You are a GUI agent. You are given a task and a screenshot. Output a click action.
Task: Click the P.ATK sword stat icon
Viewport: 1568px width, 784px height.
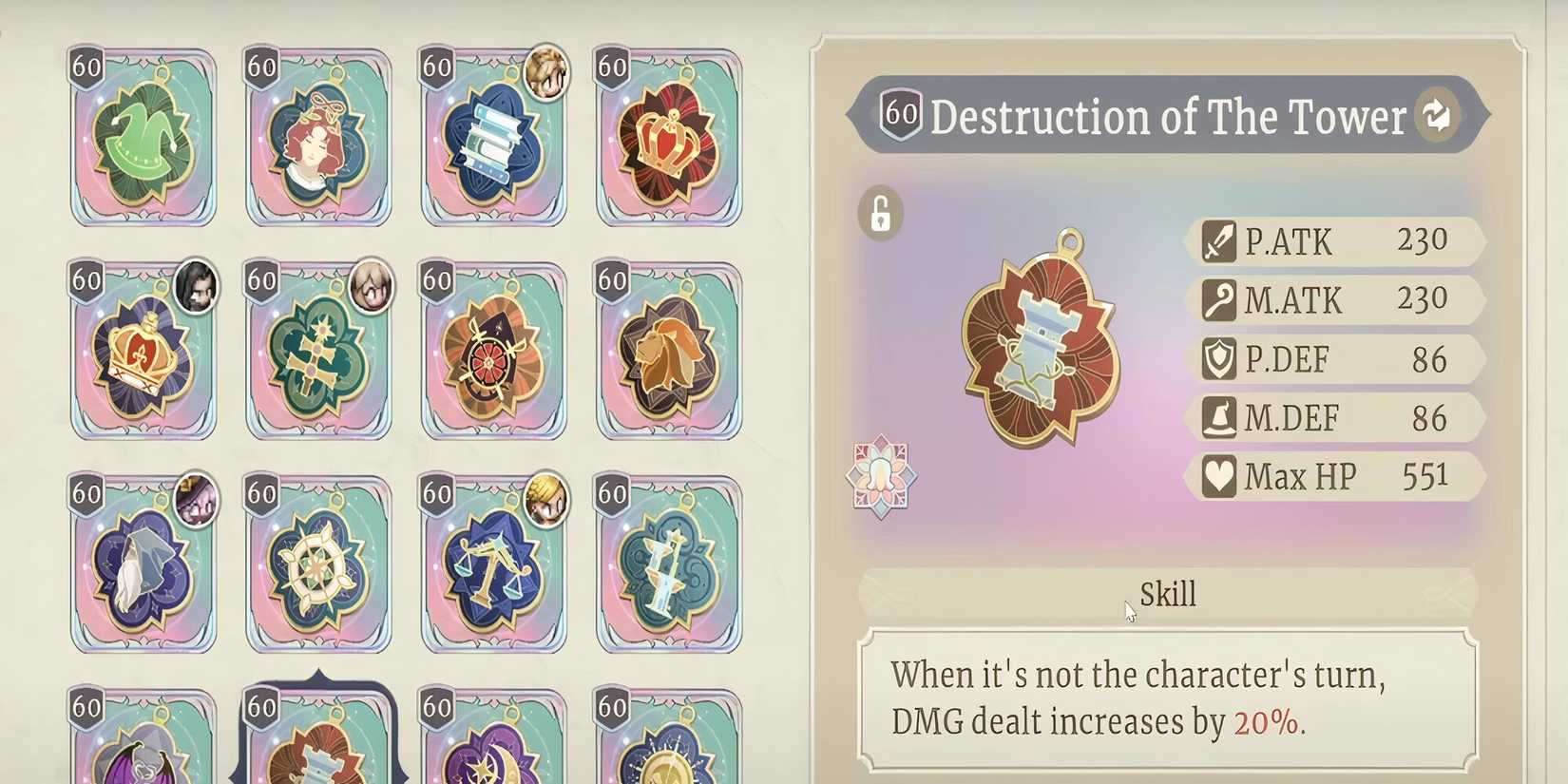point(1218,241)
